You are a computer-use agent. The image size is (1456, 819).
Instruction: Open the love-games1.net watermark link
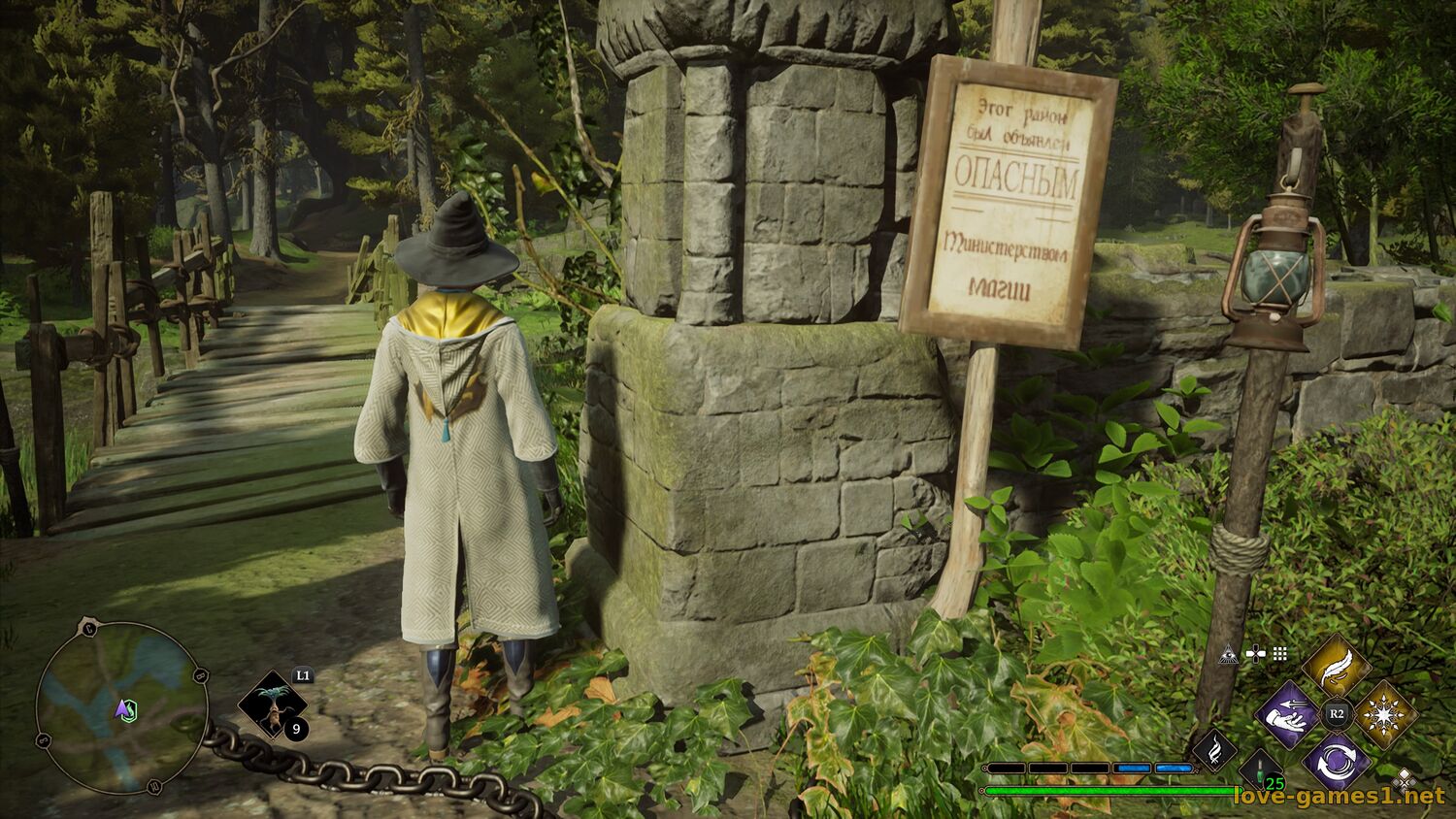pos(1339,797)
